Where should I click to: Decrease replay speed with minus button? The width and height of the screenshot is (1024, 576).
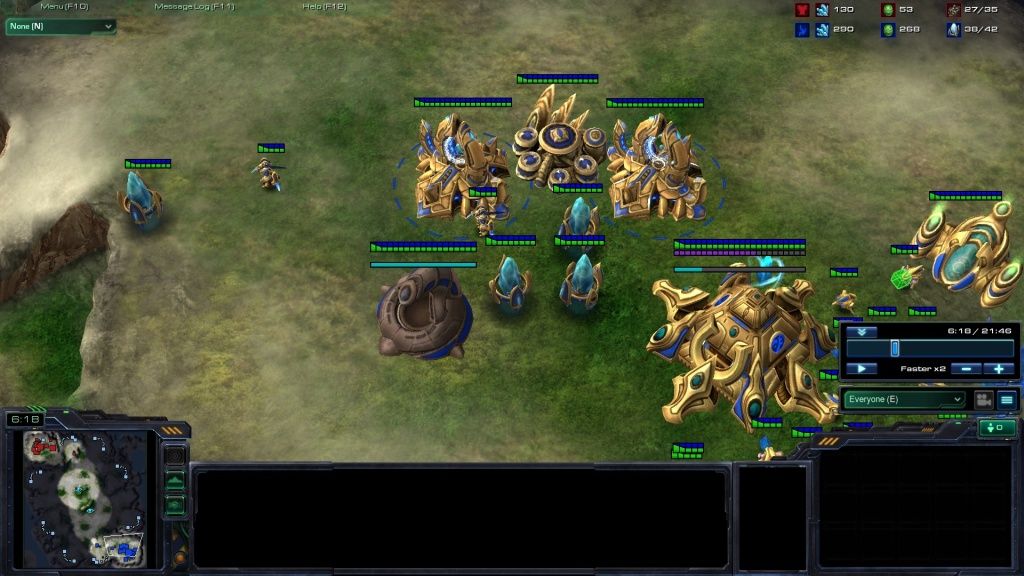[966, 369]
